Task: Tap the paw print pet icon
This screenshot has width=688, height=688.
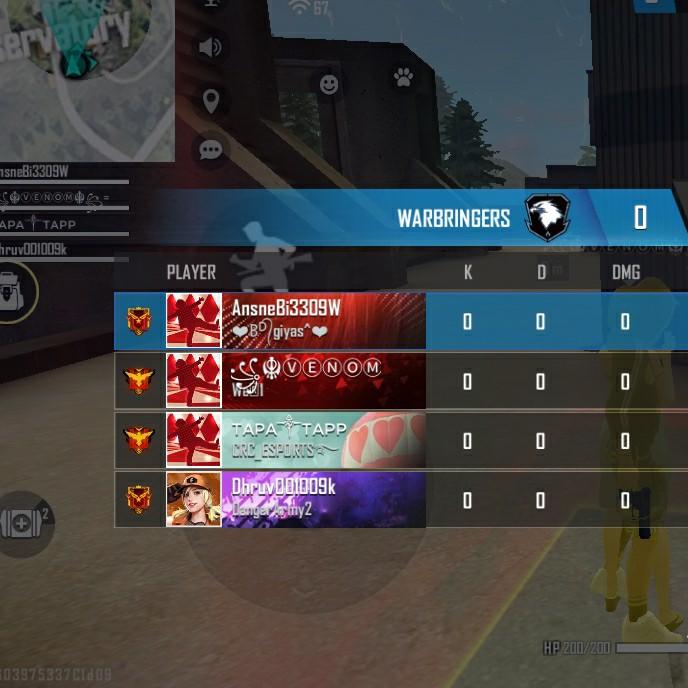Action: click(403, 76)
